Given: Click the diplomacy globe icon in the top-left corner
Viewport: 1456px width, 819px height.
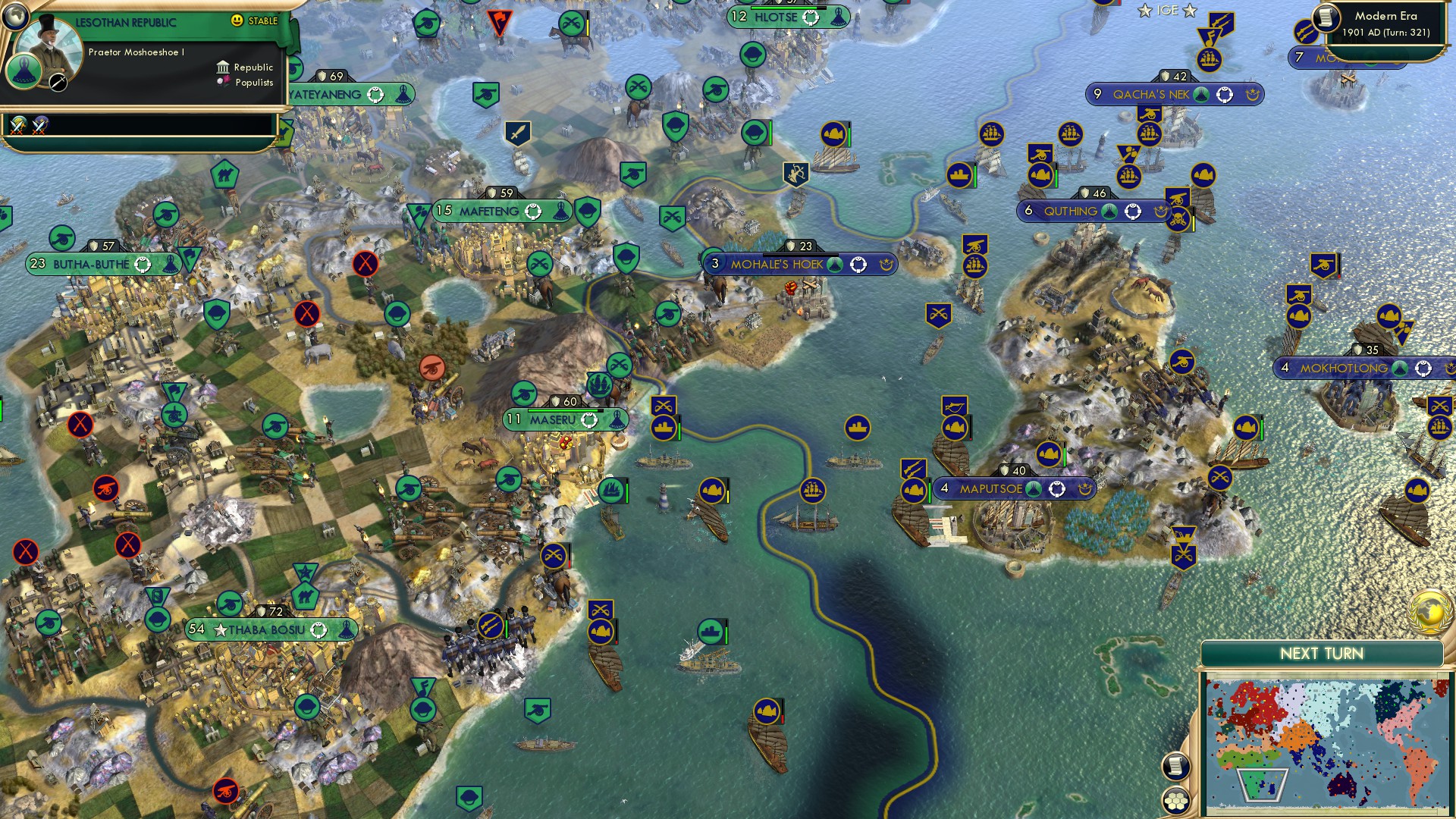Looking at the screenshot, I should click(16, 17).
